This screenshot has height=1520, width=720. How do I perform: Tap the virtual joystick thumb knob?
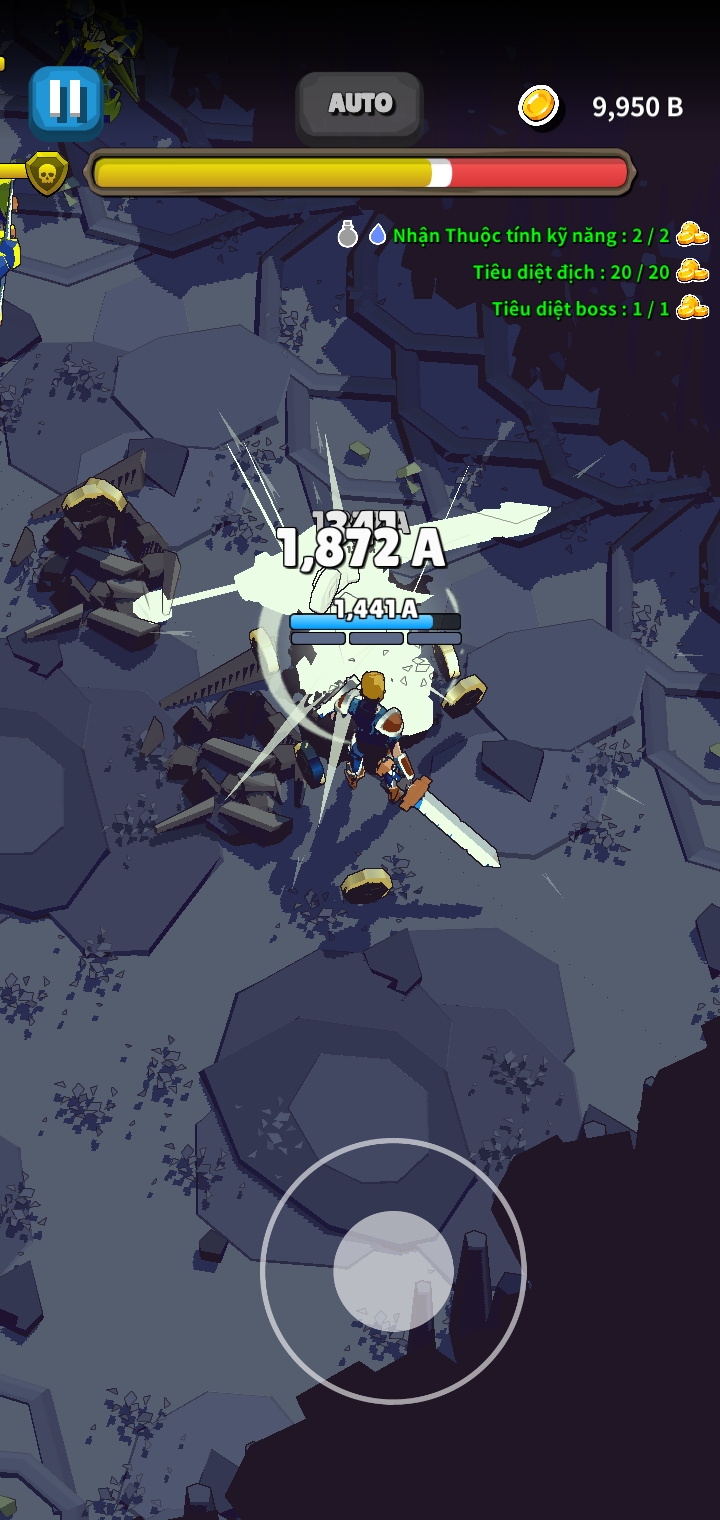point(393,1270)
